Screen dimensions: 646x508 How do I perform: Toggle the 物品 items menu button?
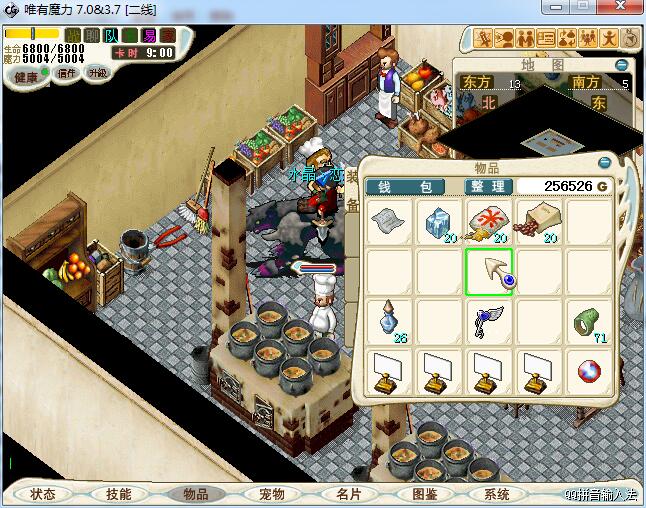click(195, 494)
